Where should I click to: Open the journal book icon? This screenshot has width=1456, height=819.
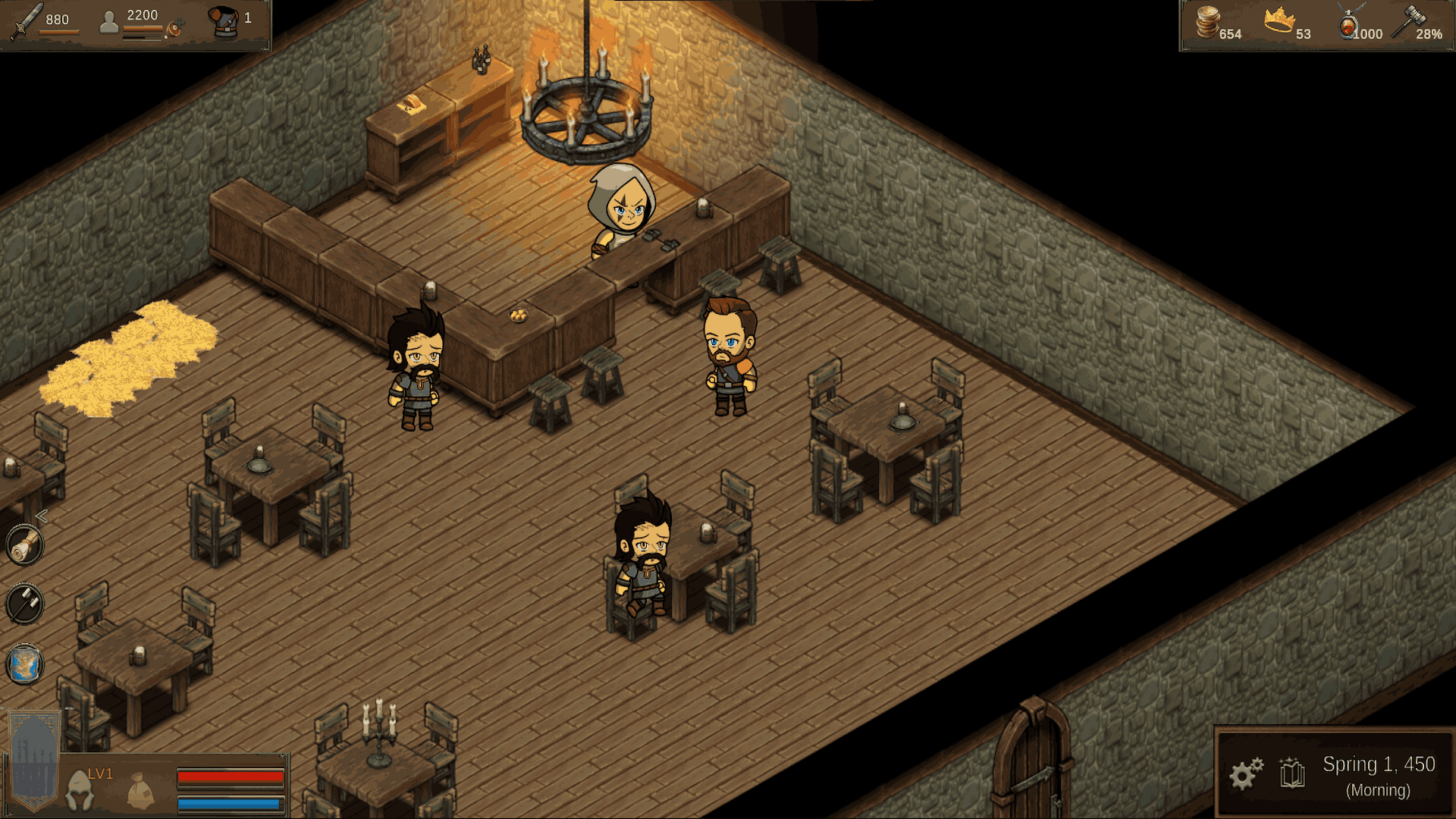click(1292, 775)
